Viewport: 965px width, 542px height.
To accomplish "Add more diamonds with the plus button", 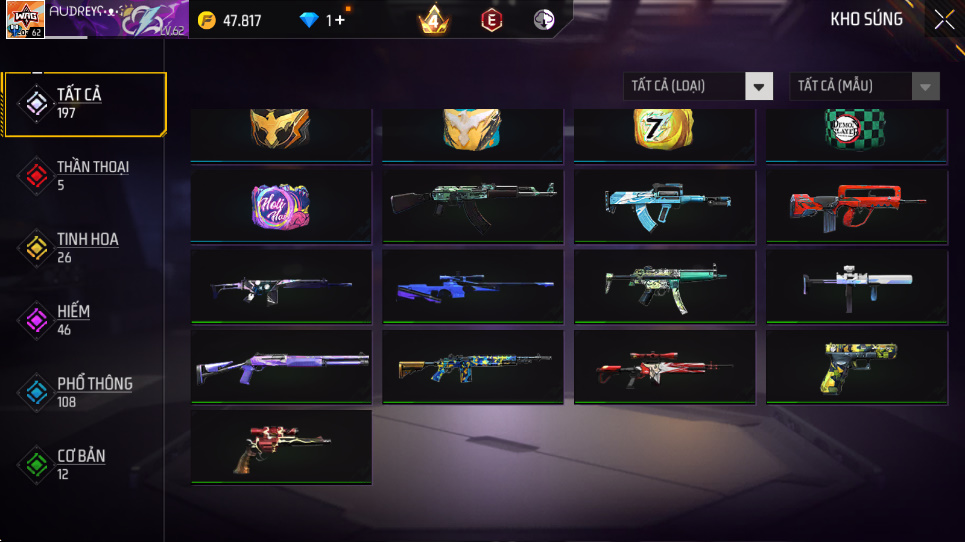I will pyautogui.click(x=340, y=20).
